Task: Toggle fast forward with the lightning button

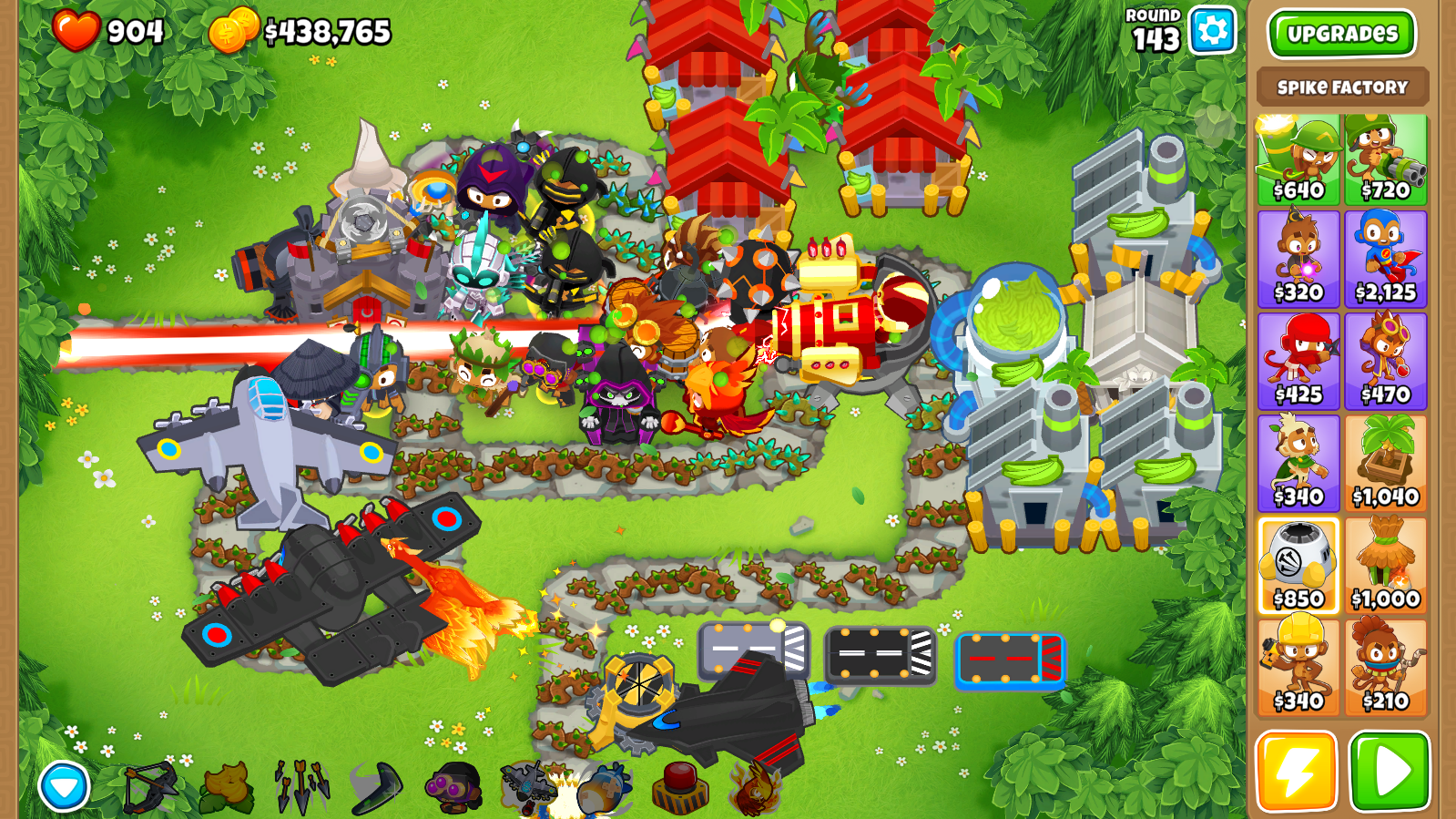Action: [1296, 772]
